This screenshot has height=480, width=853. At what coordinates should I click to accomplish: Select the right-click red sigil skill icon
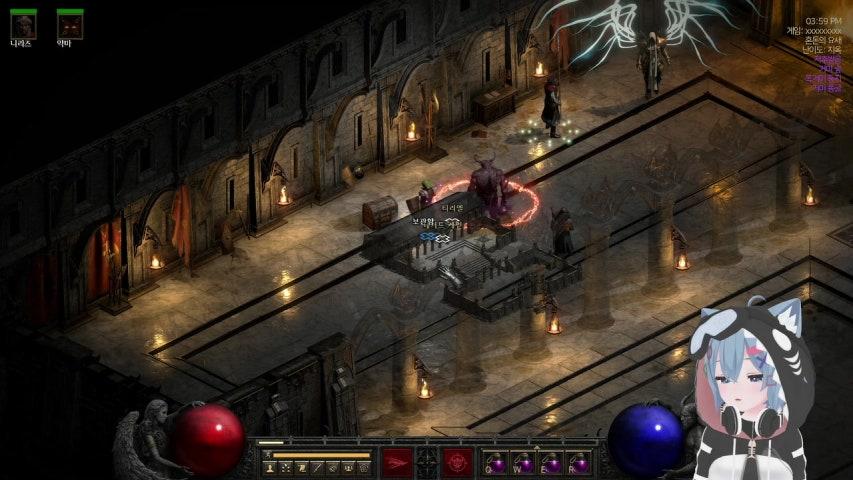[458, 462]
